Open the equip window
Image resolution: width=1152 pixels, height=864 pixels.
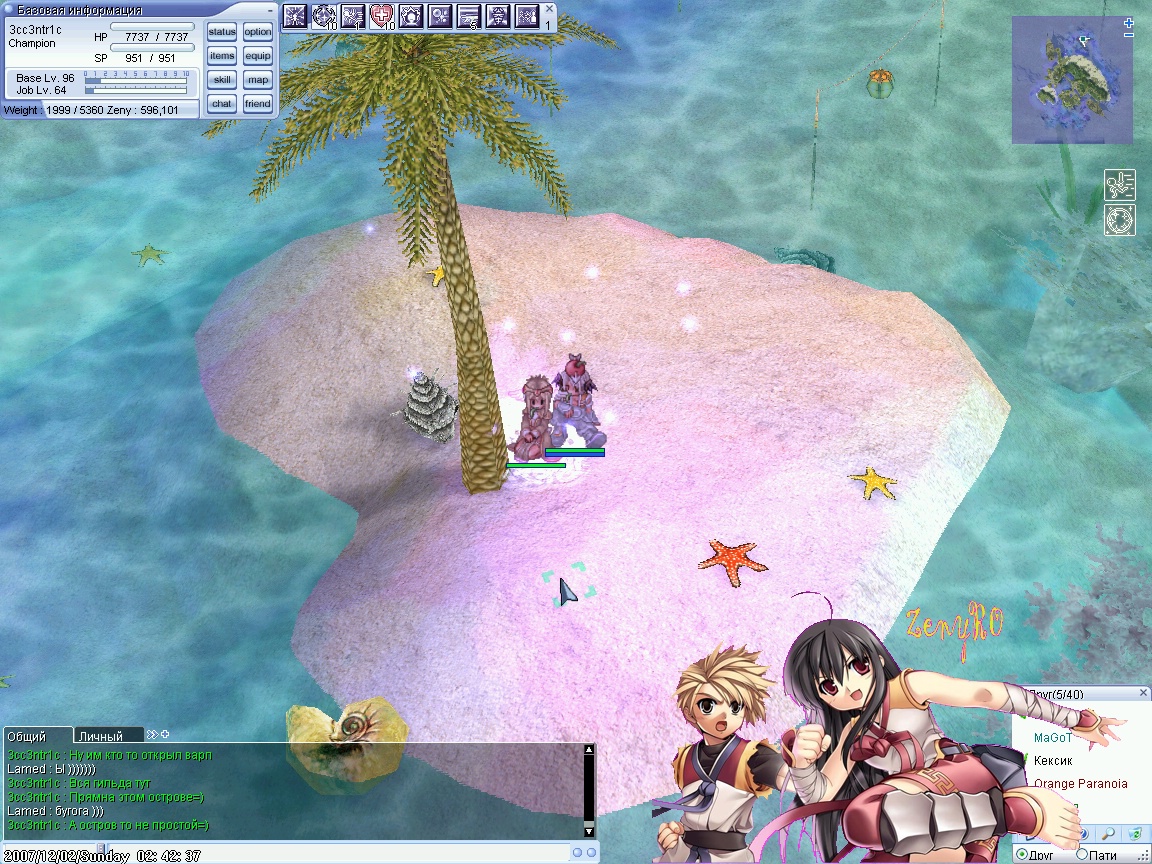pyautogui.click(x=257, y=56)
